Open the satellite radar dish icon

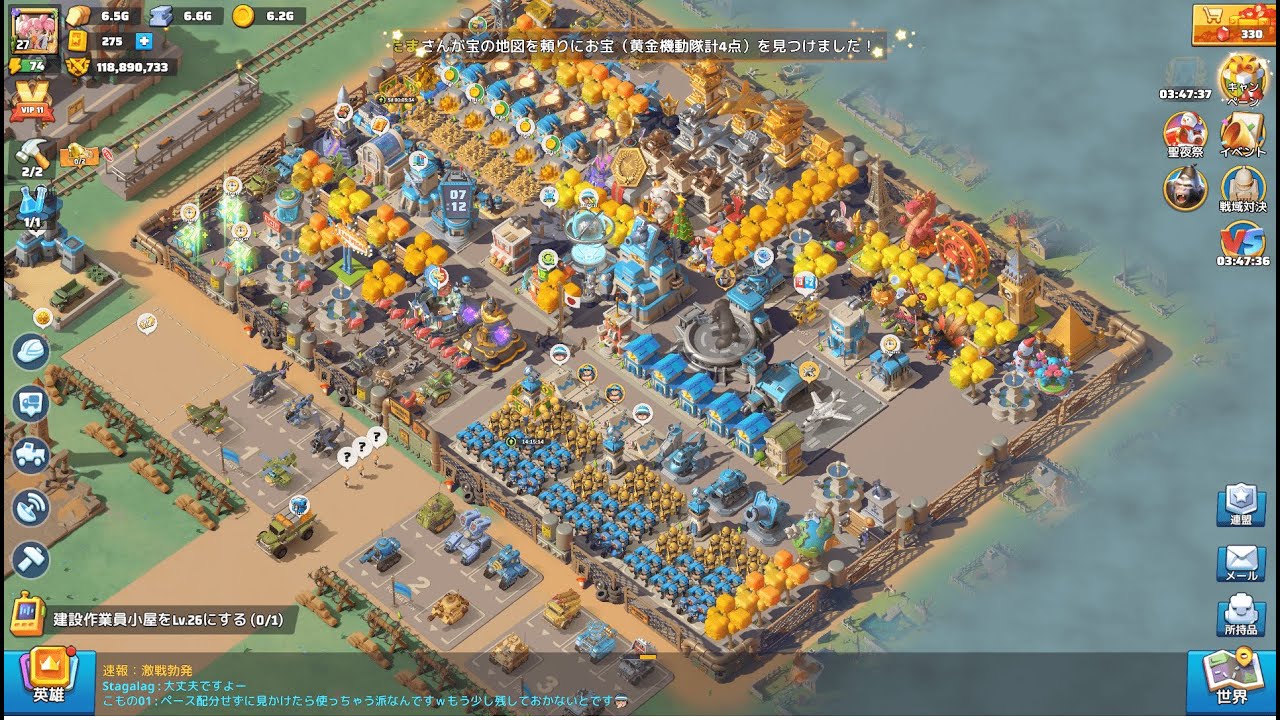coord(31,507)
